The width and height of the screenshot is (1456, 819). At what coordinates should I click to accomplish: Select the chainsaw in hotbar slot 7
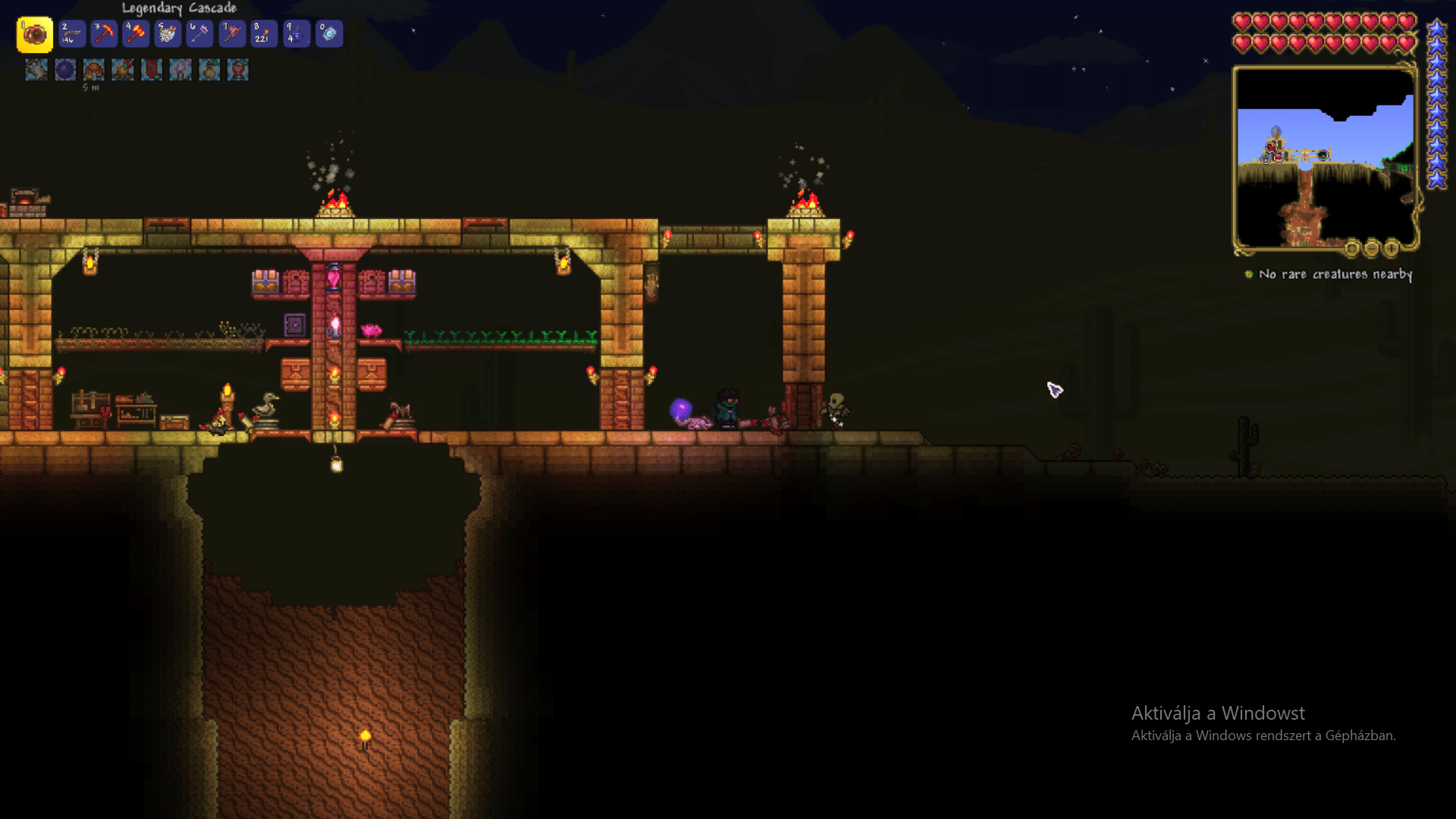[x=231, y=33]
